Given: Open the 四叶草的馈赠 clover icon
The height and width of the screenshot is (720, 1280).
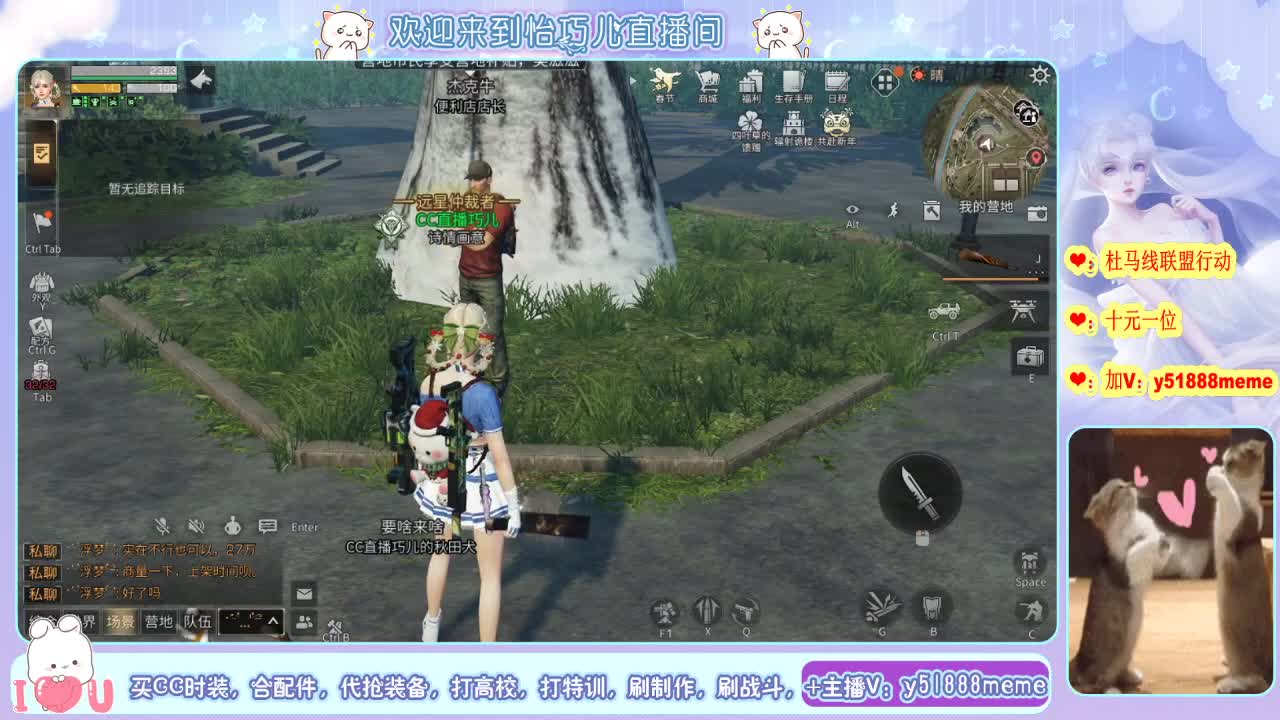Looking at the screenshot, I should coord(750,120).
